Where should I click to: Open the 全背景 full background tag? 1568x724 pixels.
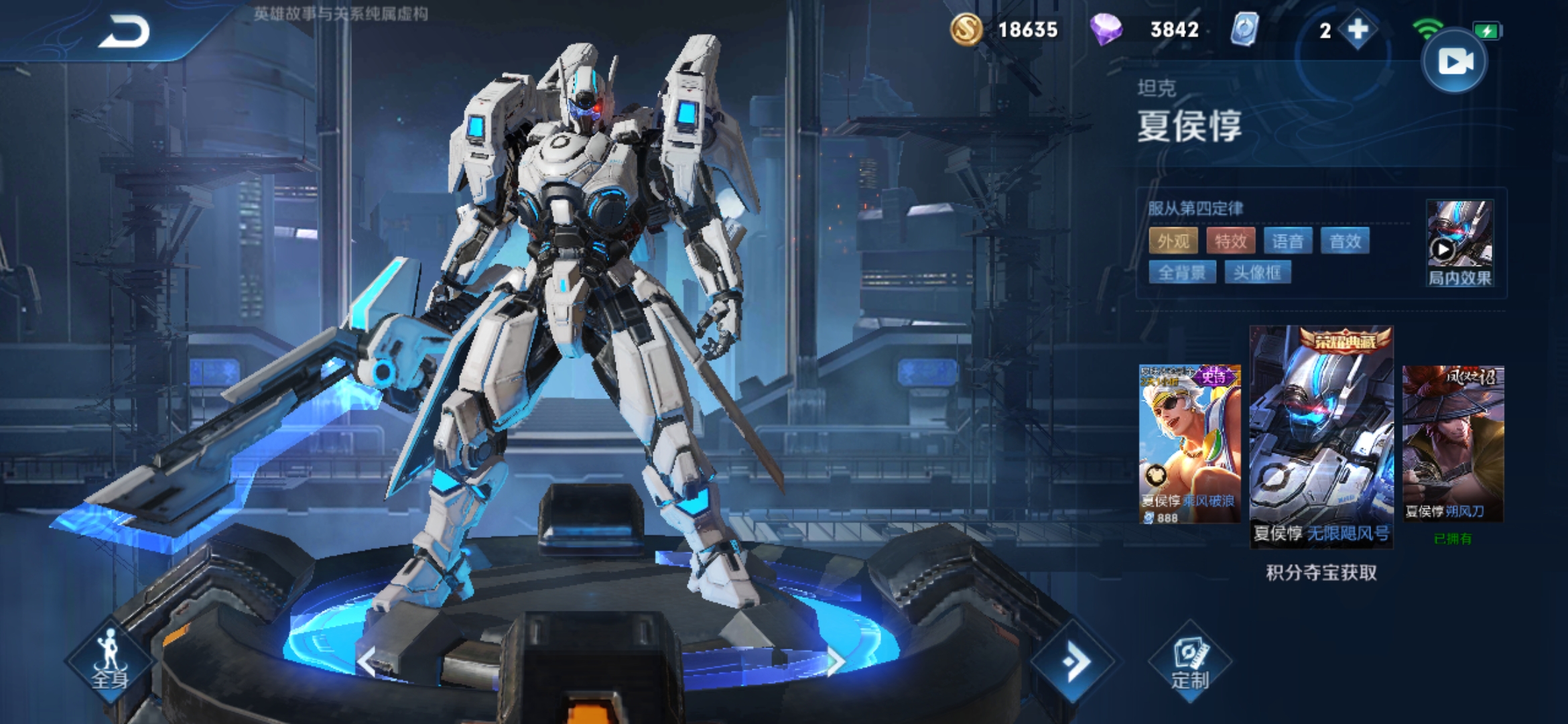tap(1182, 272)
